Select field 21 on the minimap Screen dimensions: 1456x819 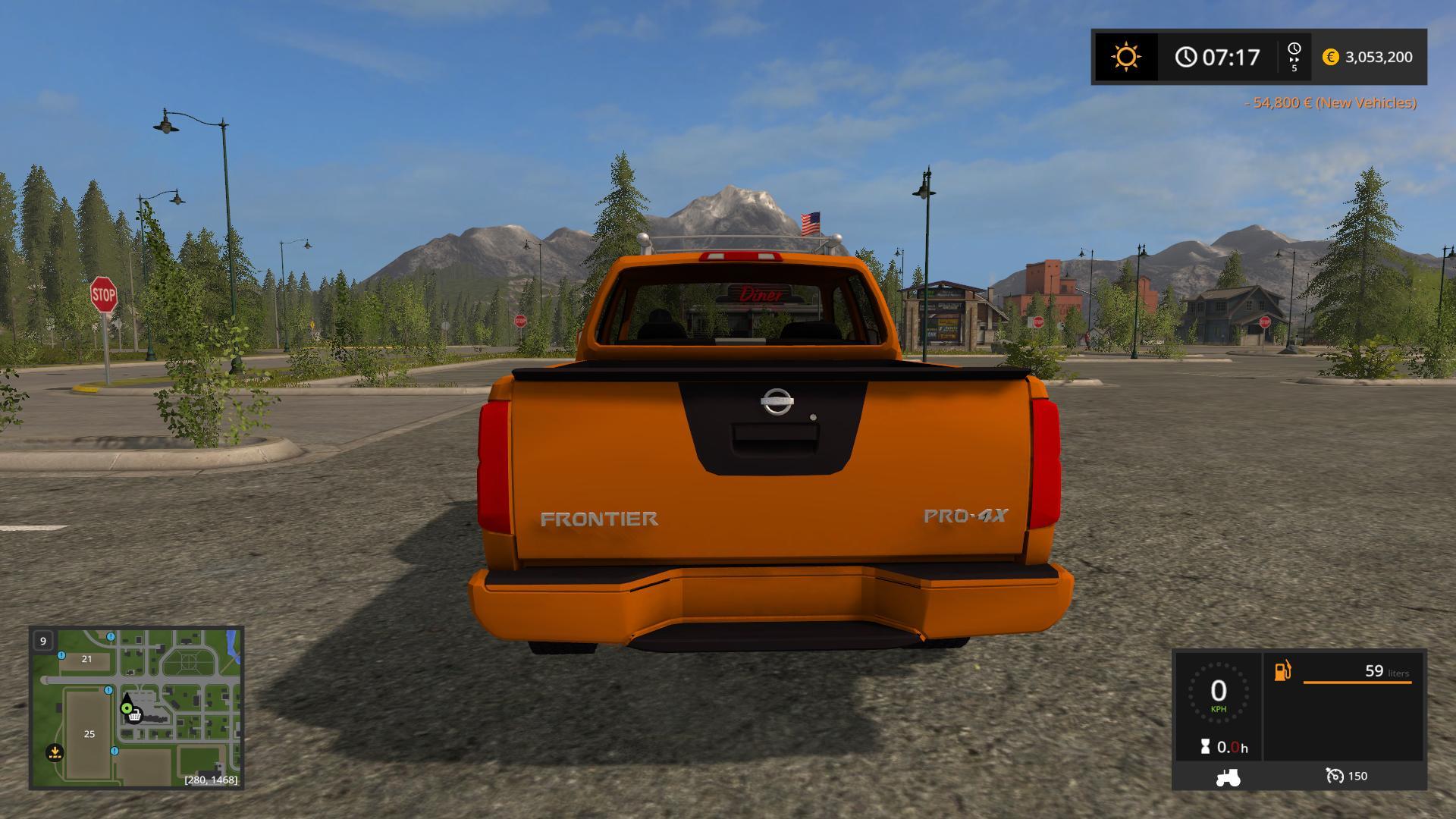click(86, 659)
